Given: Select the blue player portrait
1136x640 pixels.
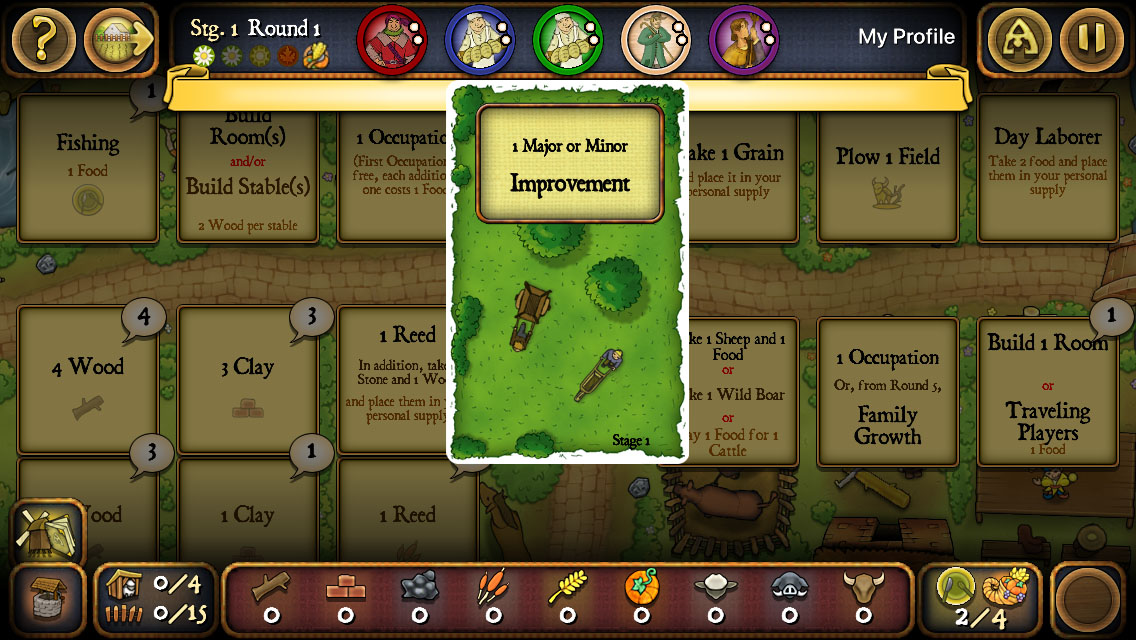Looking at the screenshot, I should coord(475,39).
